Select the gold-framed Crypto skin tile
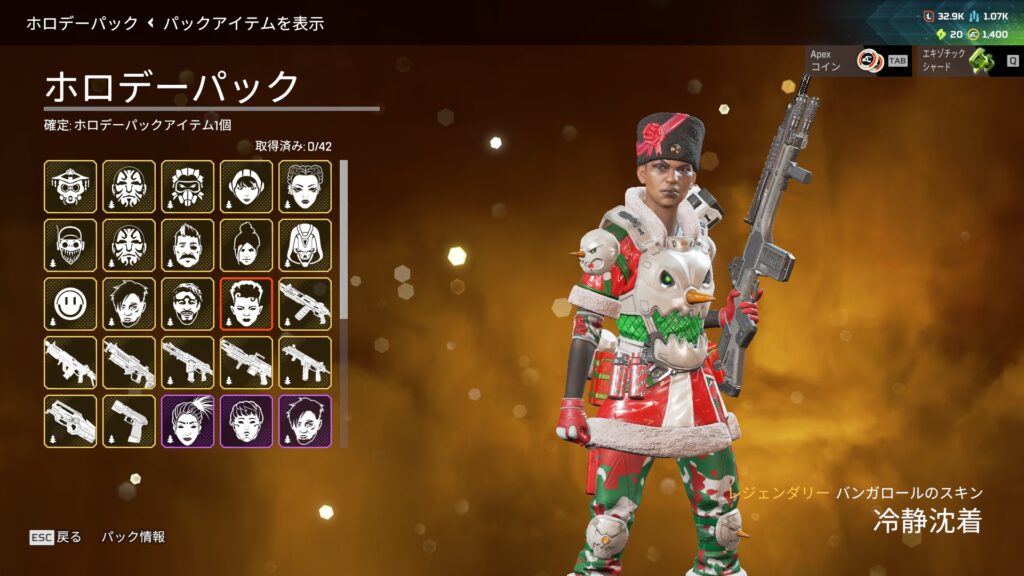 click(x=129, y=303)
